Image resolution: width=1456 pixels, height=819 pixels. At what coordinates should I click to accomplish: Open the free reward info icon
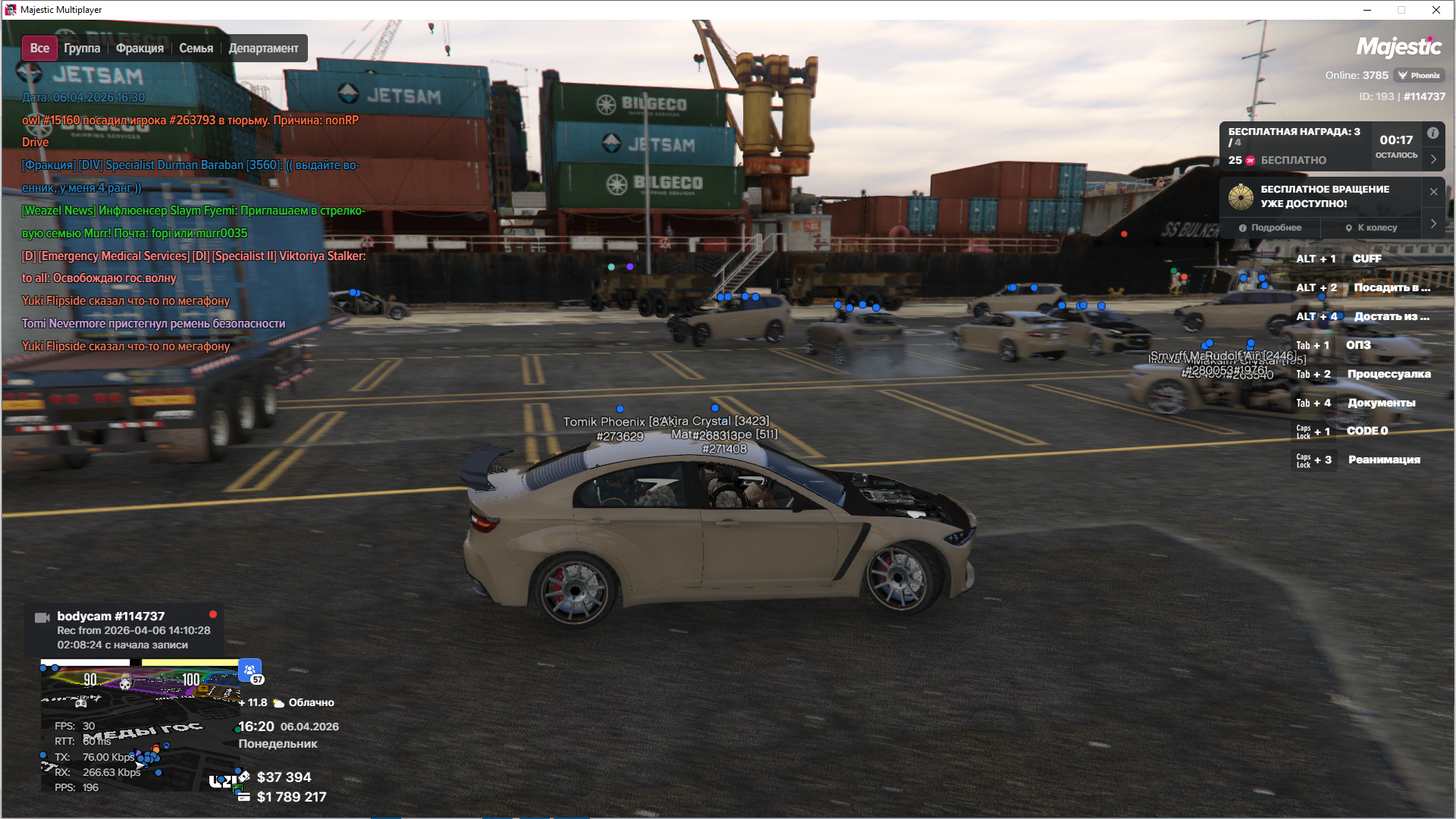tap(1432, 133)
